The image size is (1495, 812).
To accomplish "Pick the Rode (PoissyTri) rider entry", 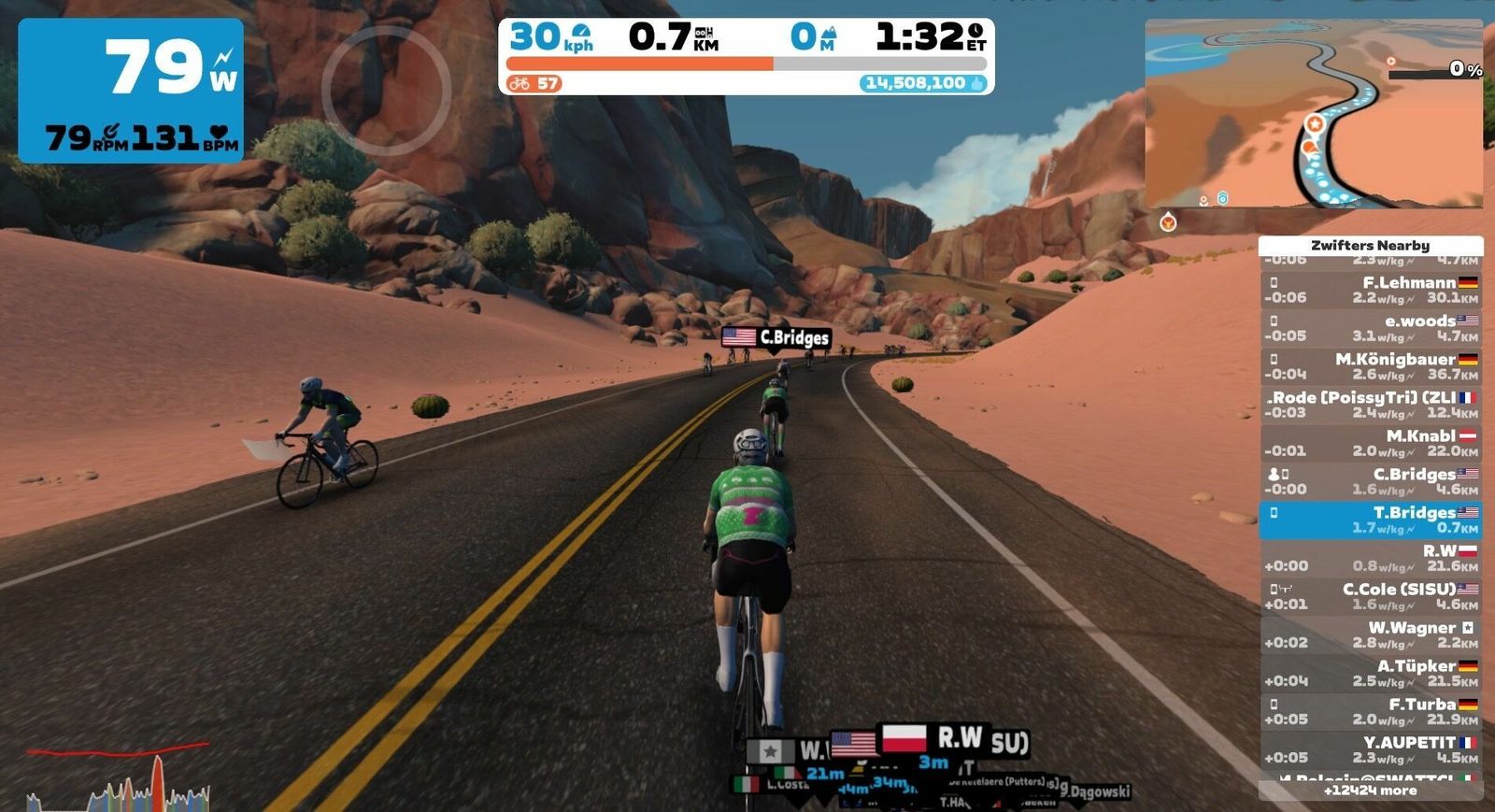I will coord(1371,405).
